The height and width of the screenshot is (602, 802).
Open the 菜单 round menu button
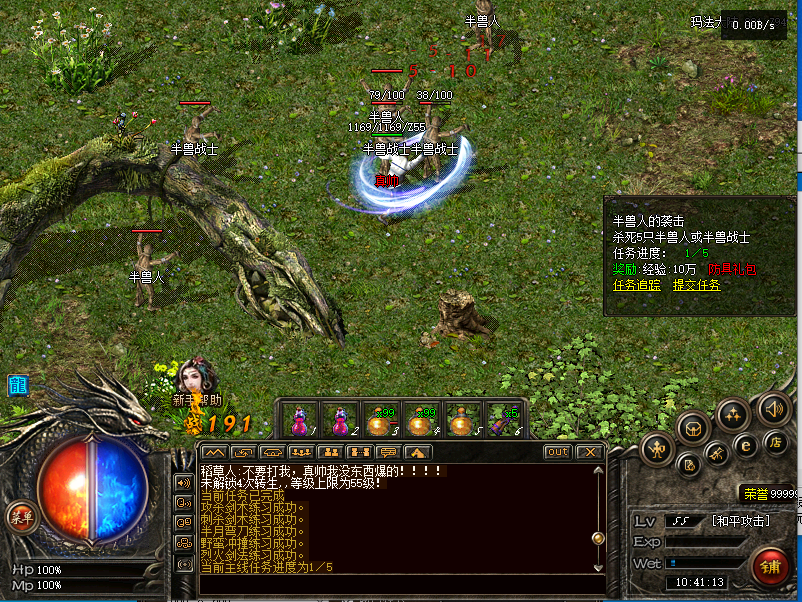pos(20,517)
